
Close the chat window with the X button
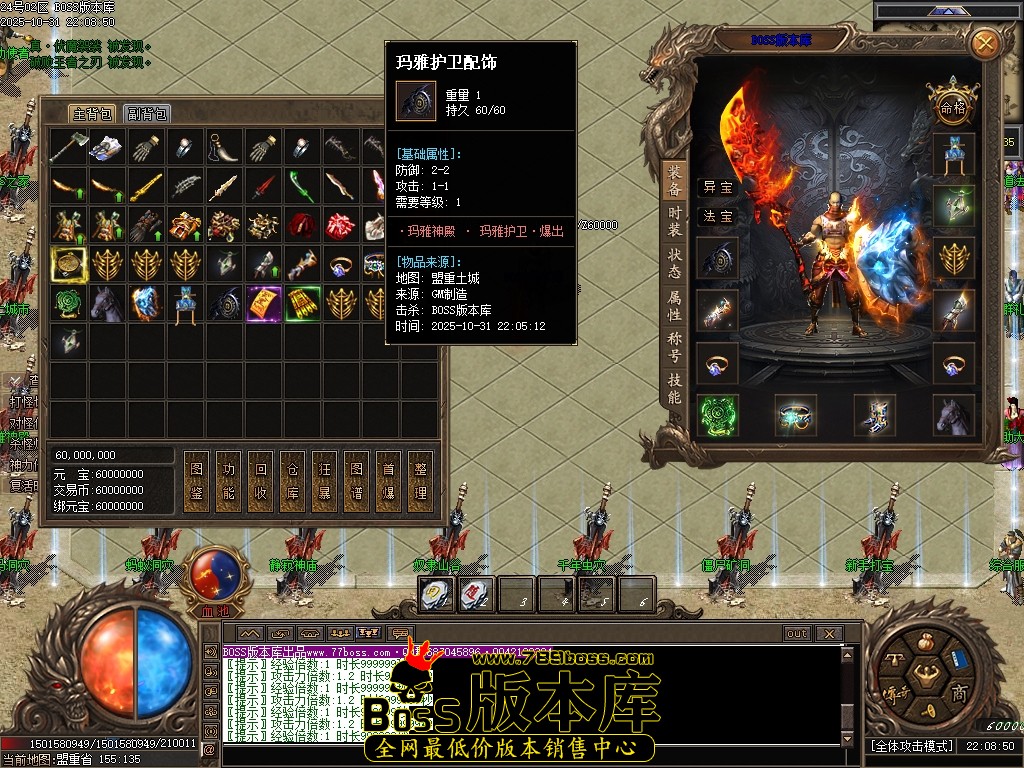click(x=828, y=633)
